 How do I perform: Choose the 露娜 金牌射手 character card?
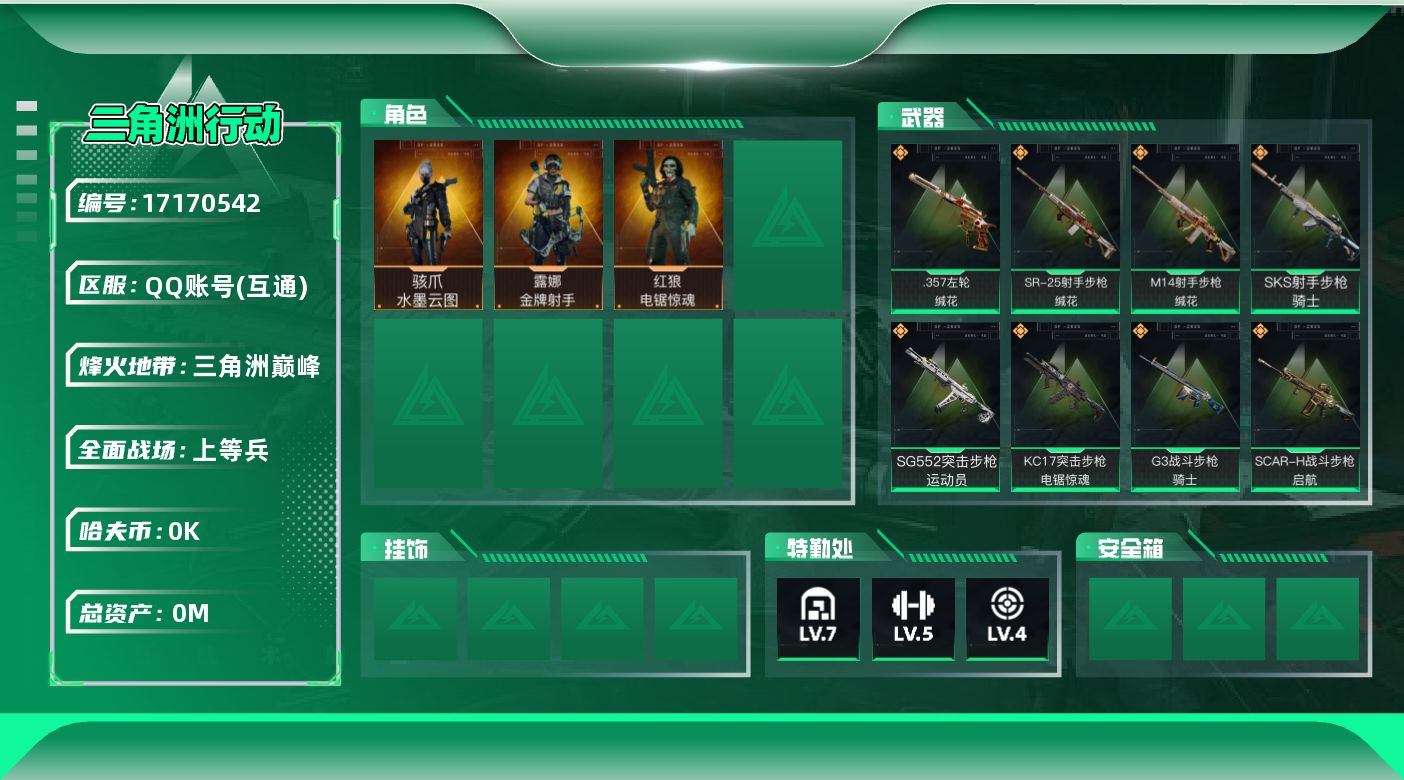548,225
